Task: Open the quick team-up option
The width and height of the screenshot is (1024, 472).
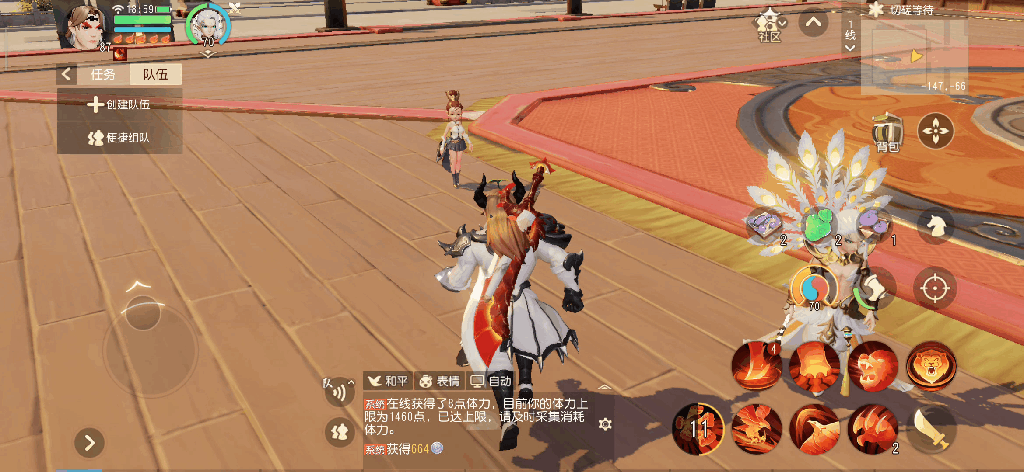Action: pos(120,137)
